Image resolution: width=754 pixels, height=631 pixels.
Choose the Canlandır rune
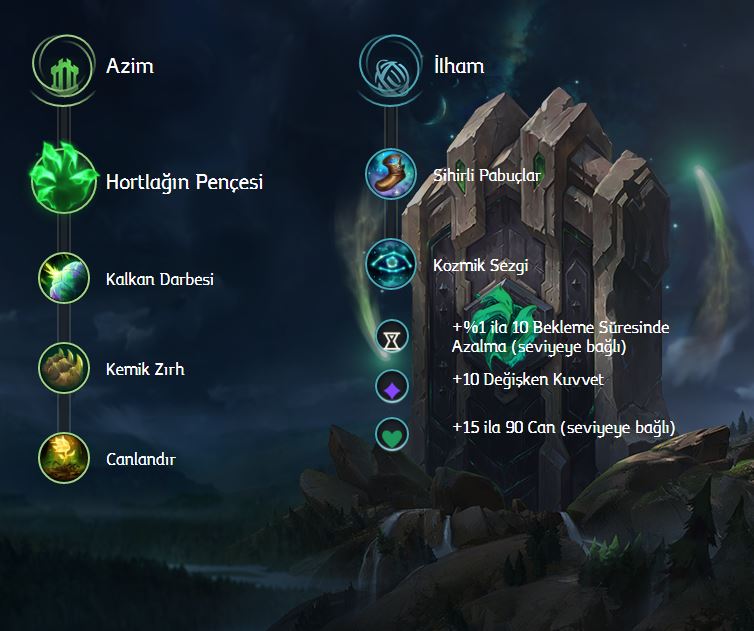(x=65, y=458)
